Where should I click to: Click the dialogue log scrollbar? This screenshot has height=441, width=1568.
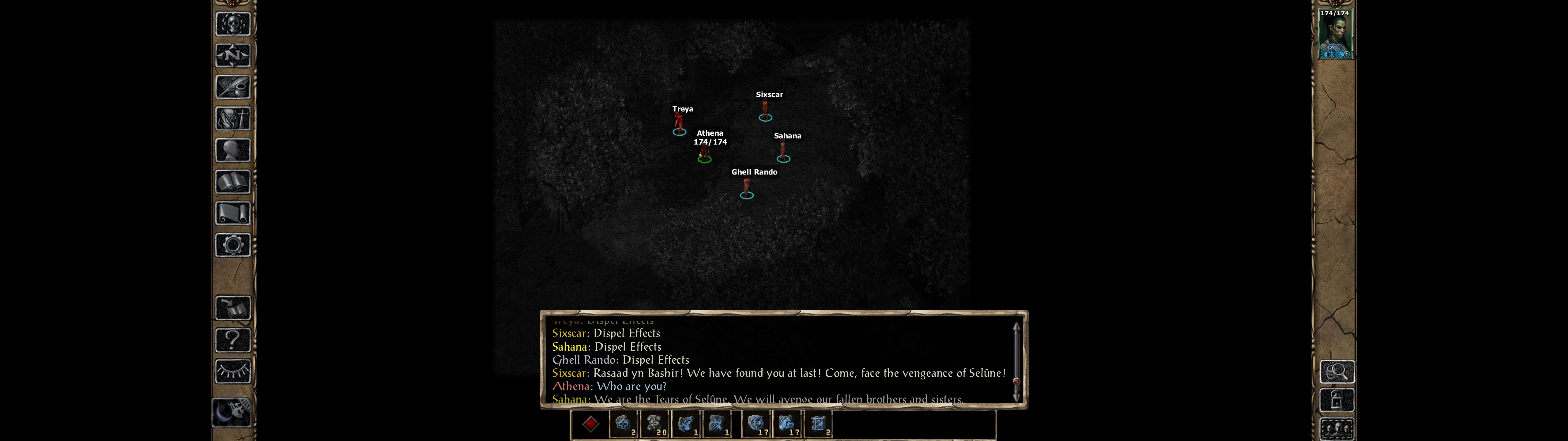point(1016,362)
